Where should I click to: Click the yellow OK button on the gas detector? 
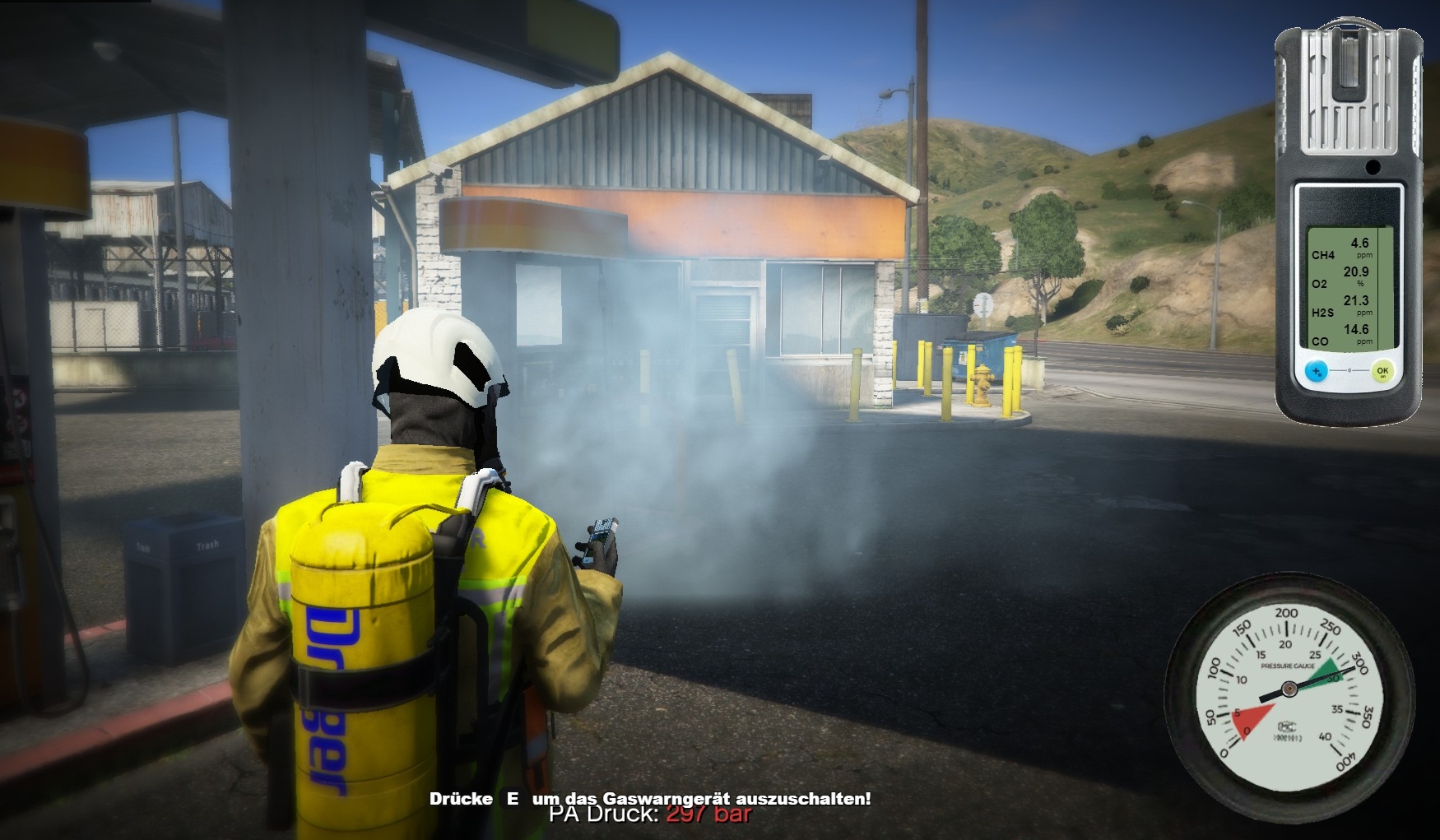click(x=1382, y=371)
